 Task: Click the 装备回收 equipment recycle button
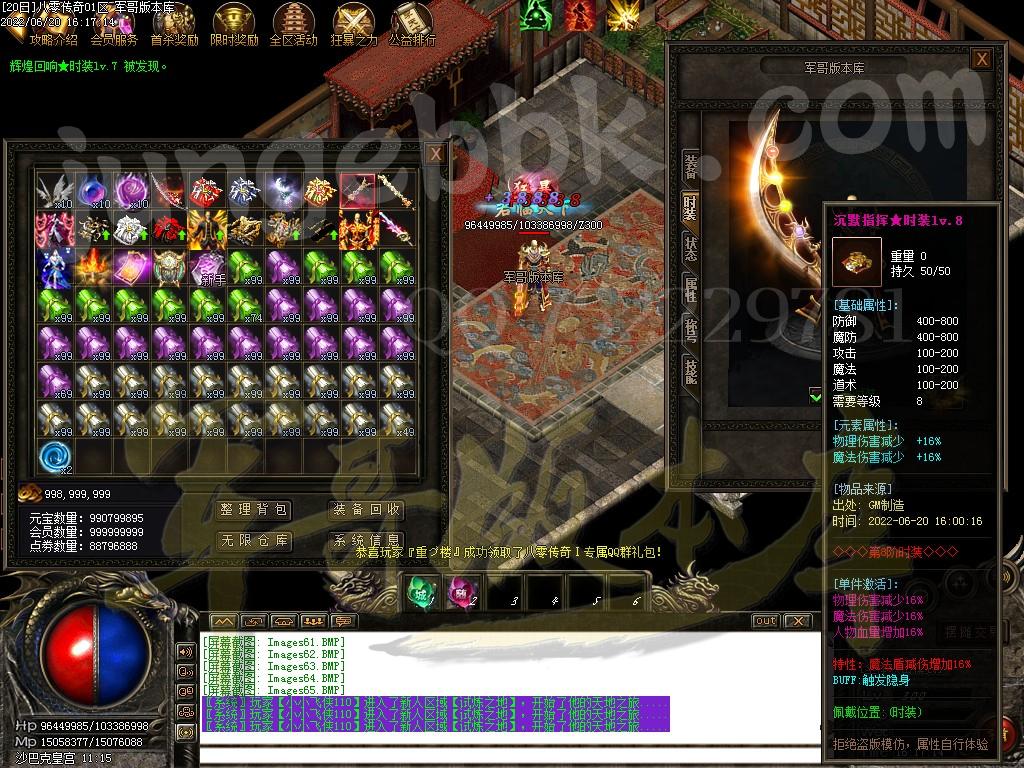pos(366,510)
